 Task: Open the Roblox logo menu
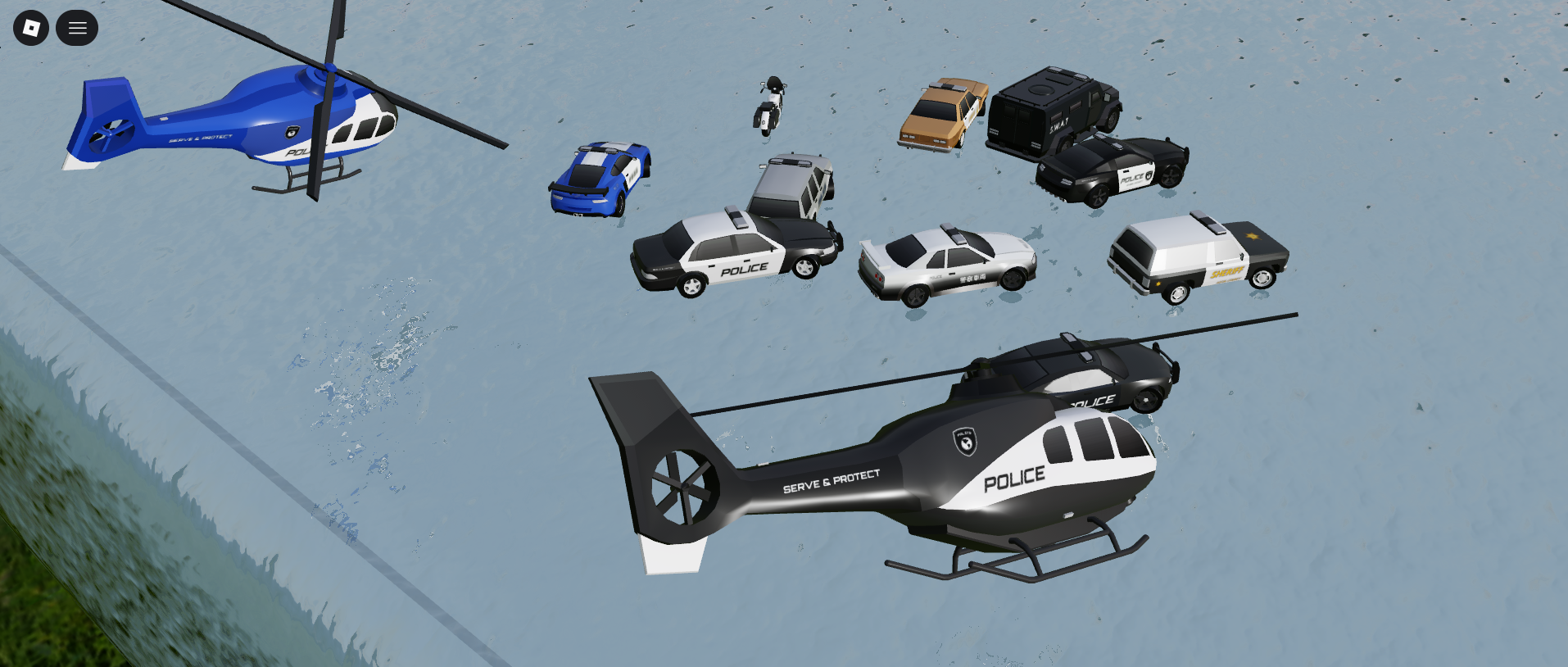tap(31, 28)
